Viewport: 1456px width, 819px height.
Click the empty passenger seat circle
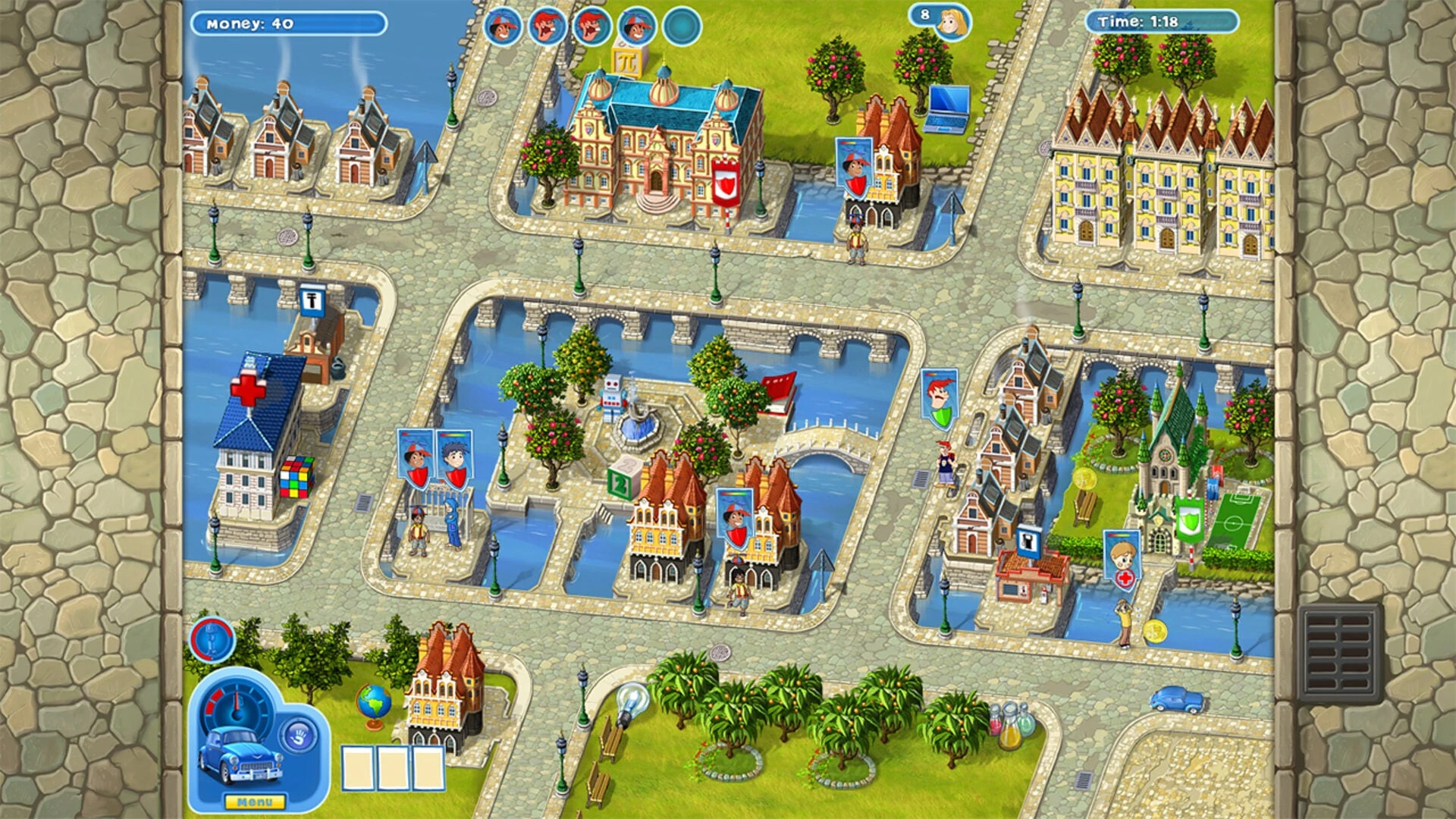pos(682,27)
